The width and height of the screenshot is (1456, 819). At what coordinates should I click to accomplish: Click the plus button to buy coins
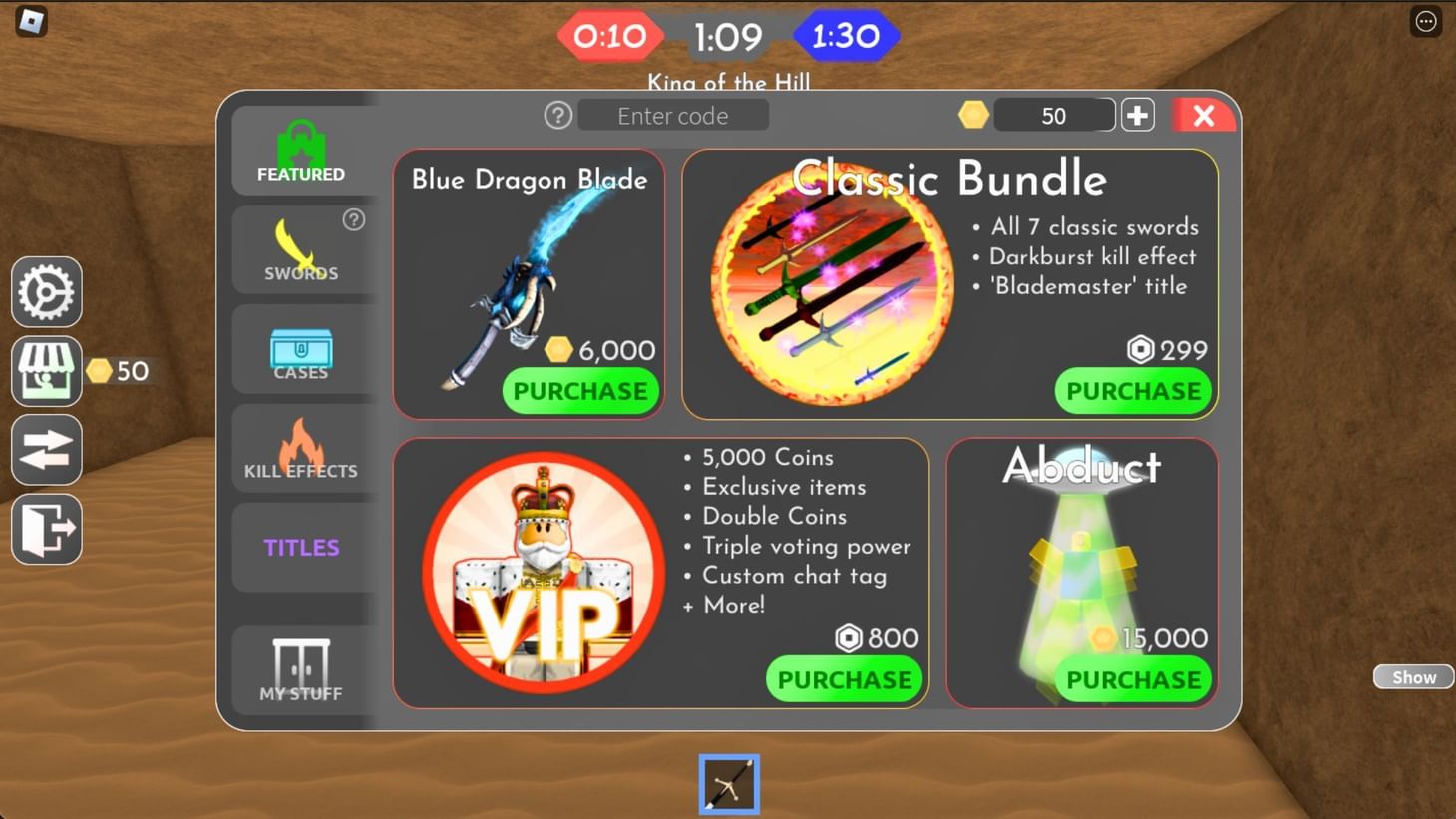coord(1137,115)
